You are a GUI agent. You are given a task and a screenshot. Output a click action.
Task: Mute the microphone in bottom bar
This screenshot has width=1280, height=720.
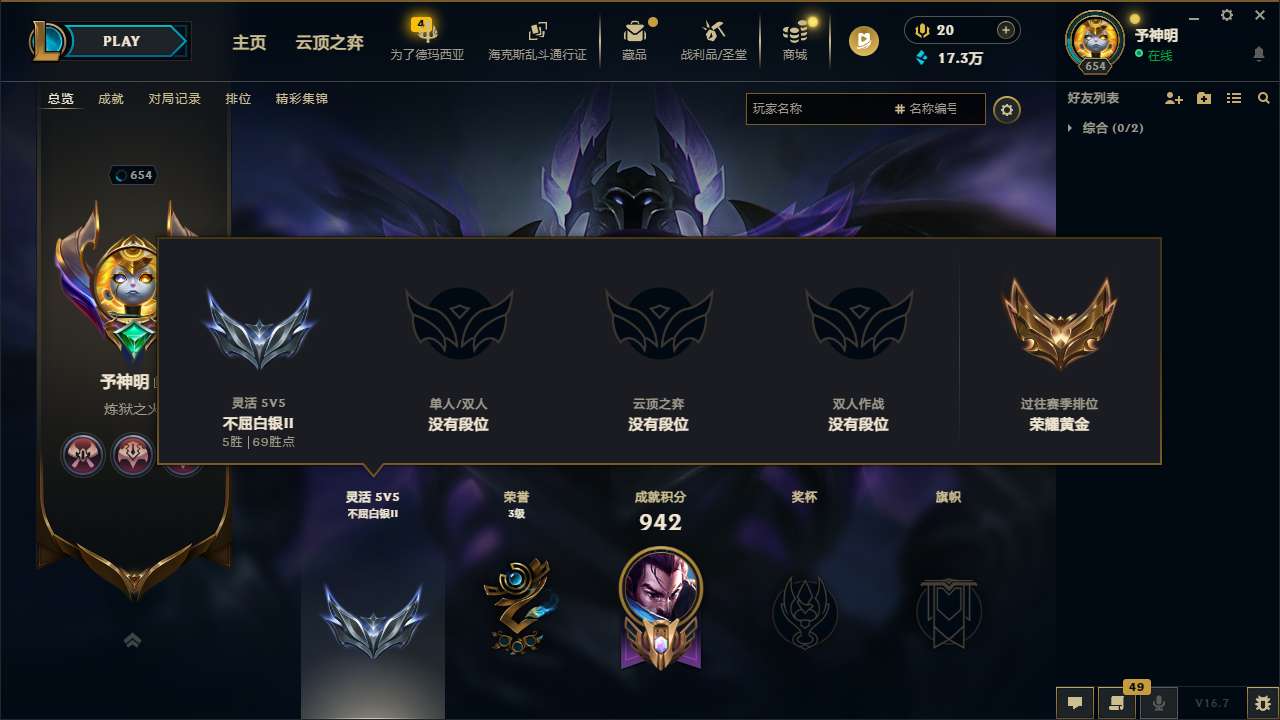click(x=1159, y=703)
